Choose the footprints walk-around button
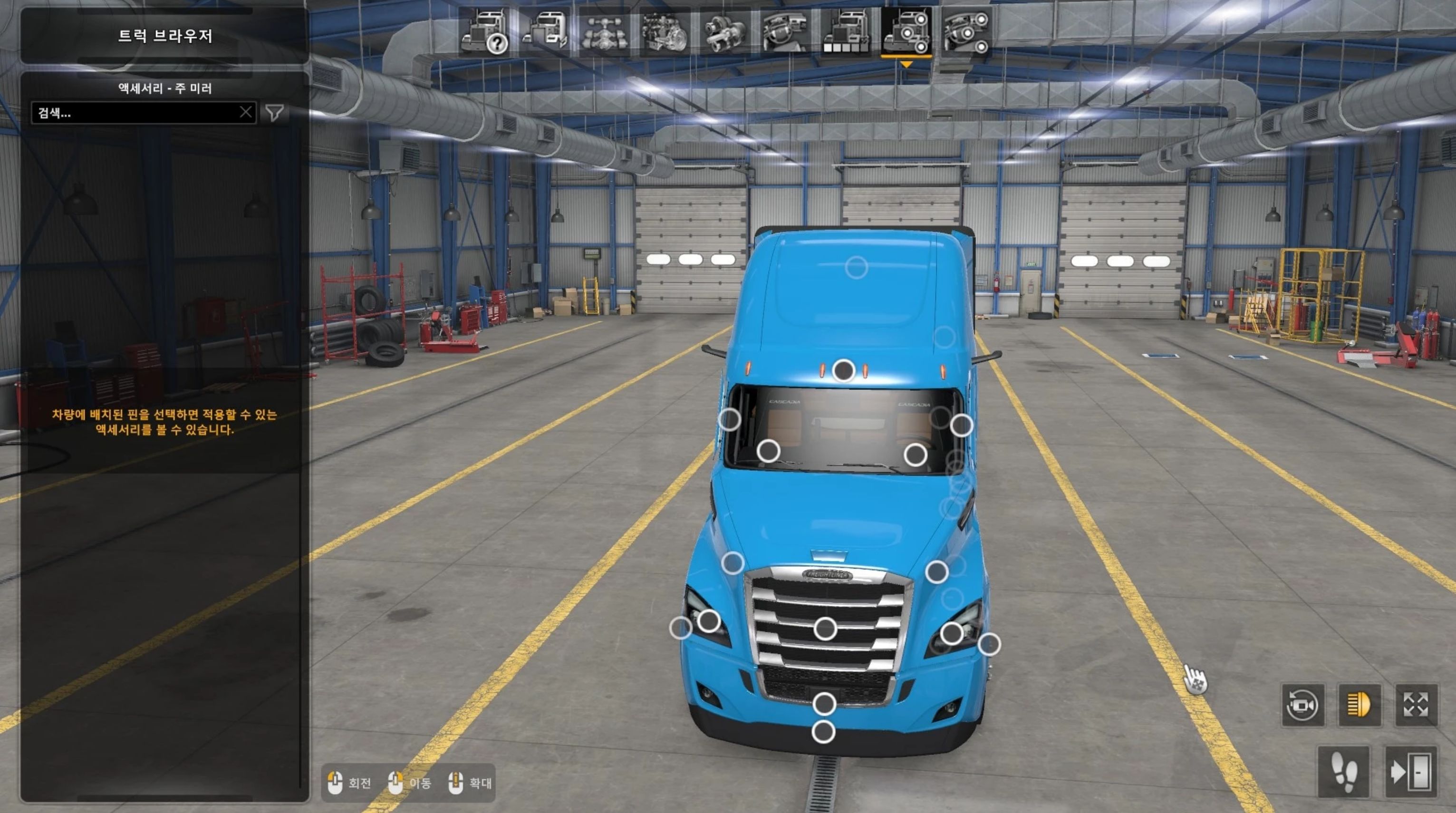This screenshot has height=813, width=1456. 1343,771
